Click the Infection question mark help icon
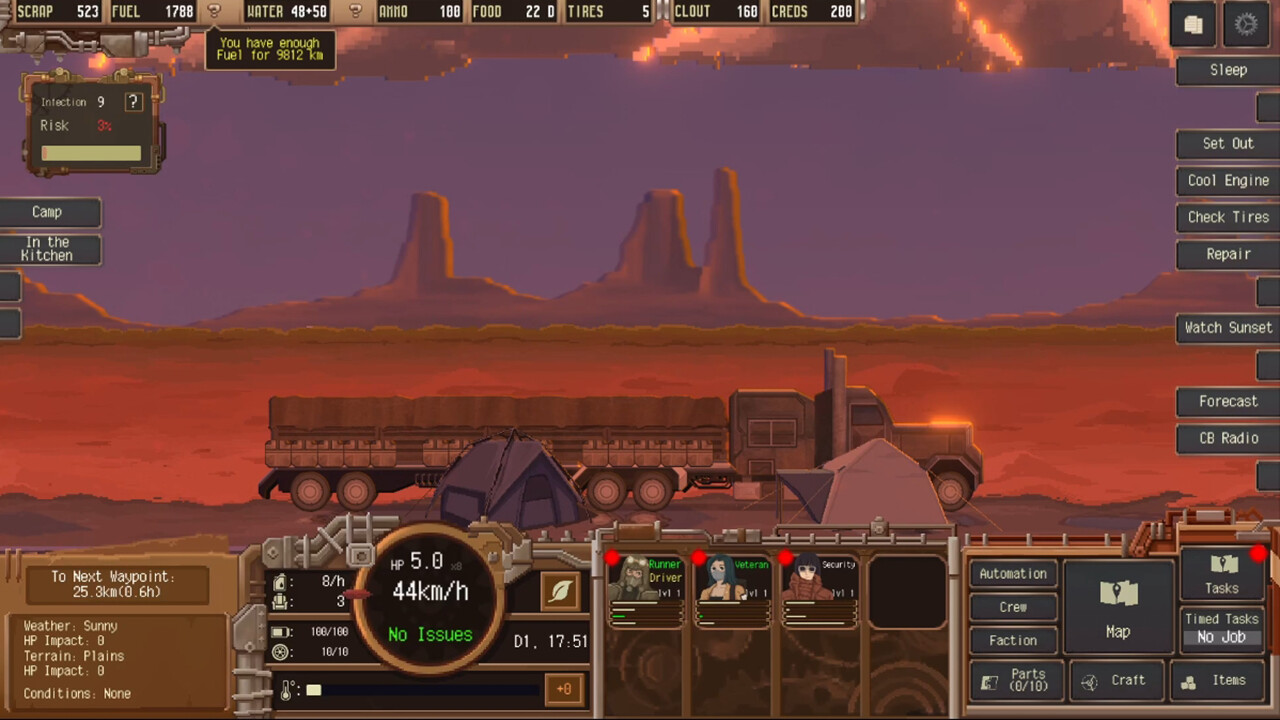1280x720 pixels. (x=133, y=101)
